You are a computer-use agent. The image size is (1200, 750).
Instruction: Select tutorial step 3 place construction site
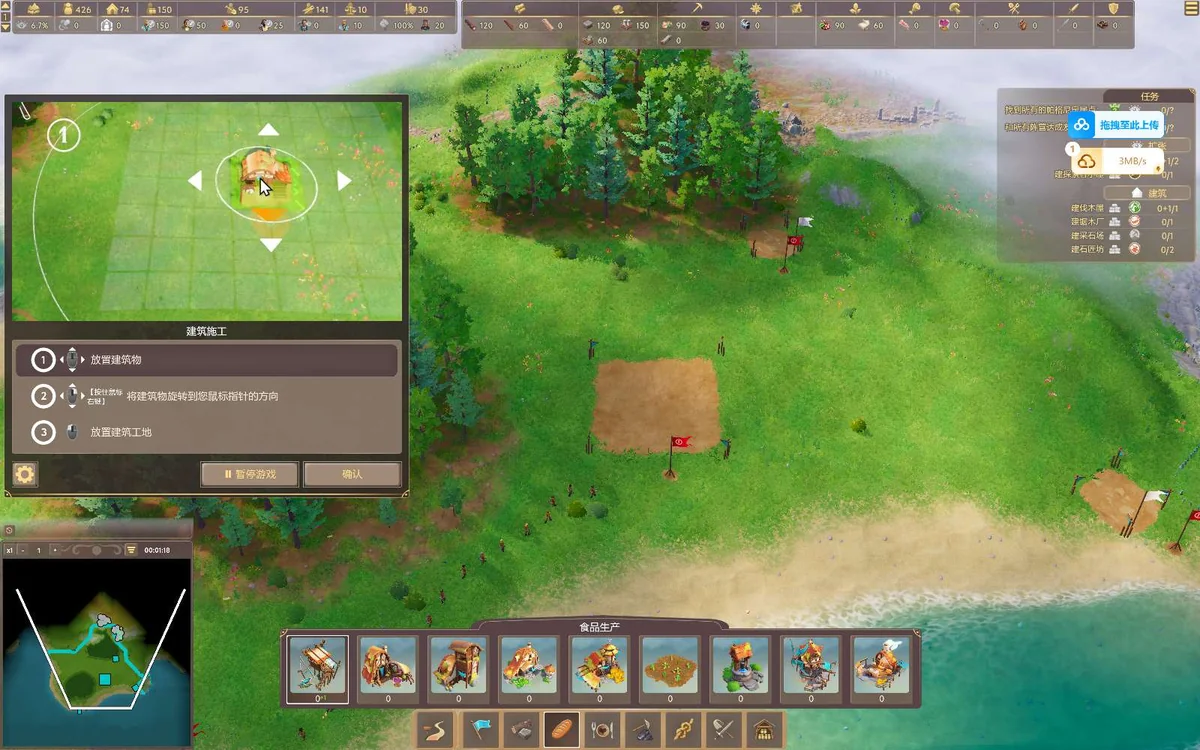pos(206,433)
